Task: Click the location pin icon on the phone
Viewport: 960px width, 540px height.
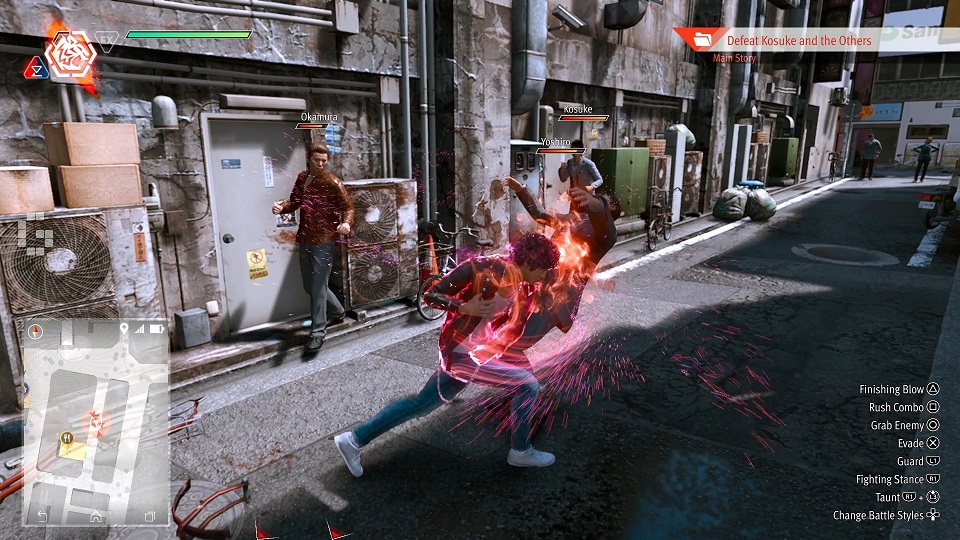Action: (124, 328)
